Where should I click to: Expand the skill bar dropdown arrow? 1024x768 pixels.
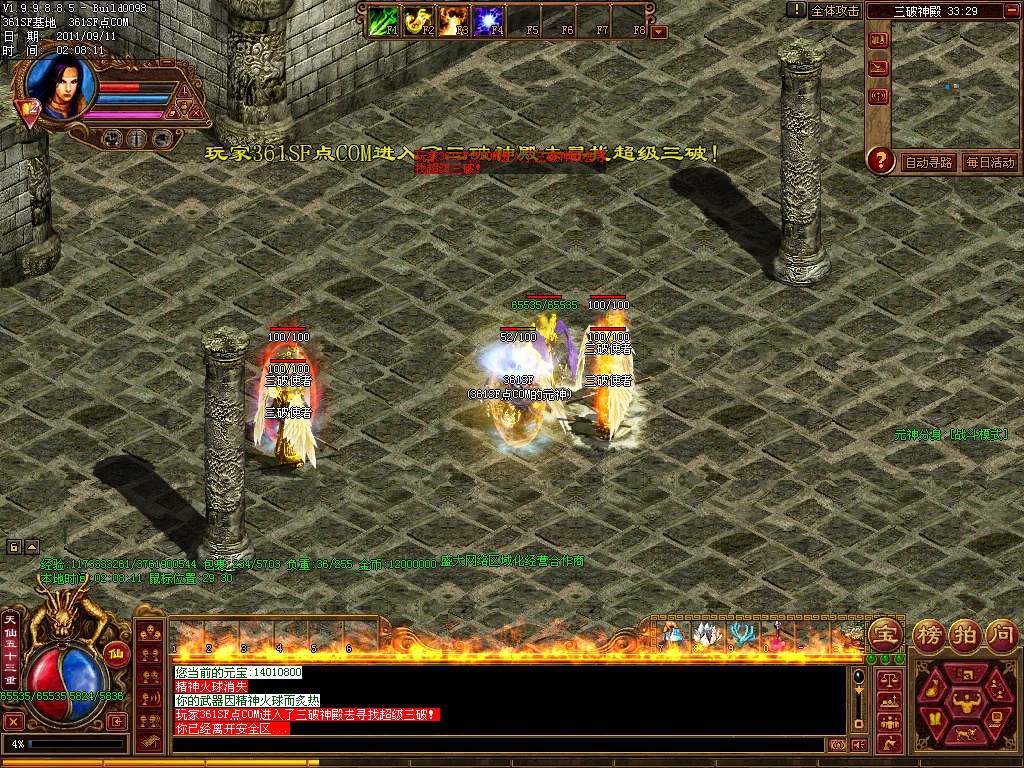pyautogui.click(x=658, y=31)
